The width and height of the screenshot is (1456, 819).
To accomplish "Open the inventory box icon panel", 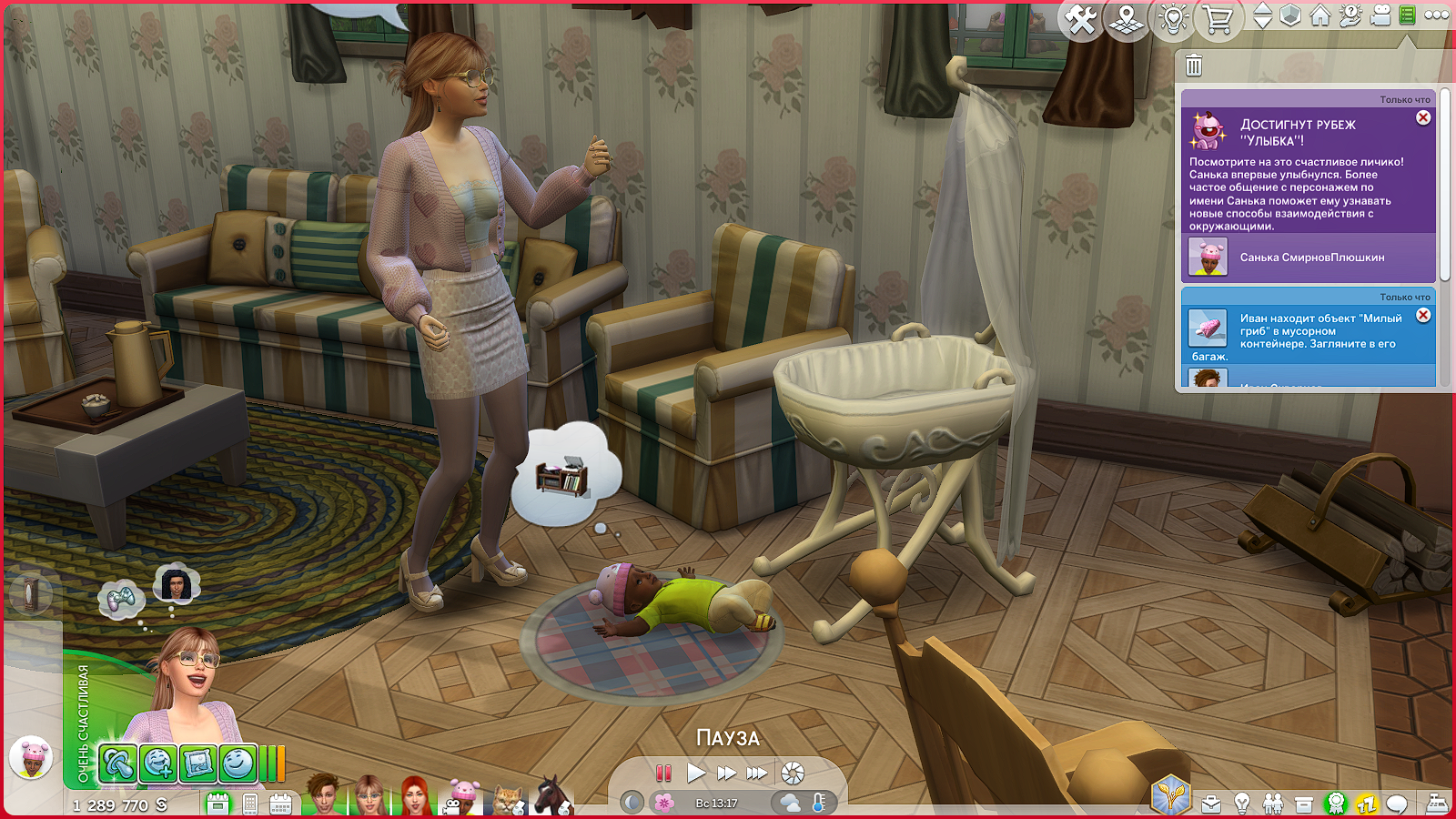I will 1304,804.
